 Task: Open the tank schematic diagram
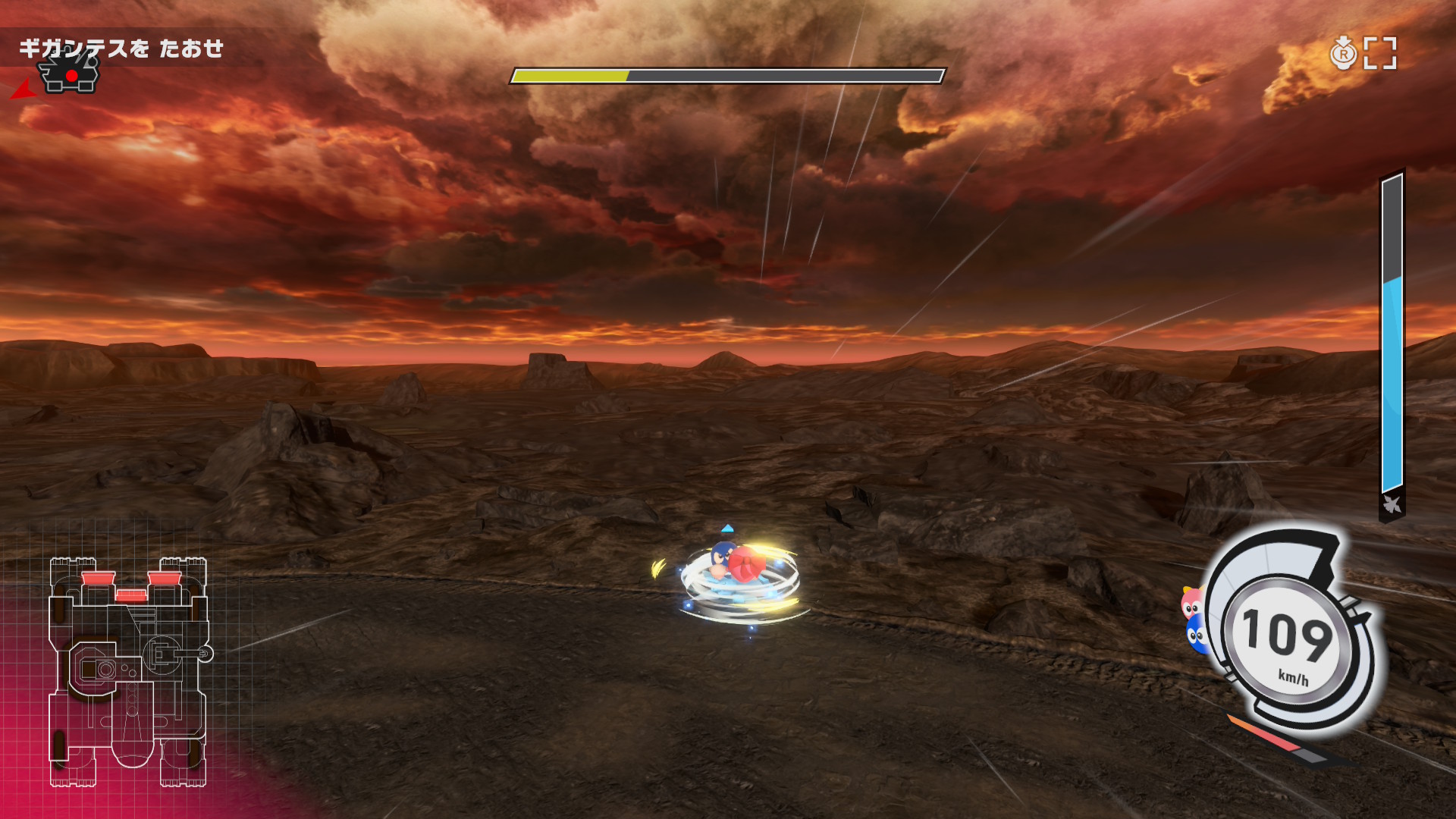(129, 672)
